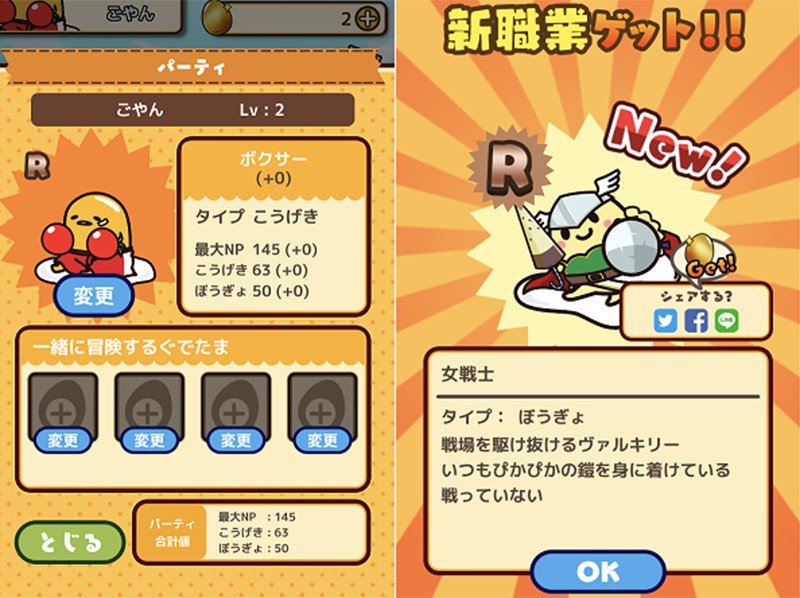This screenshot has height=598, width=800.
Task: Confirm the new job with OK
Action: click(x=598, y=572)
